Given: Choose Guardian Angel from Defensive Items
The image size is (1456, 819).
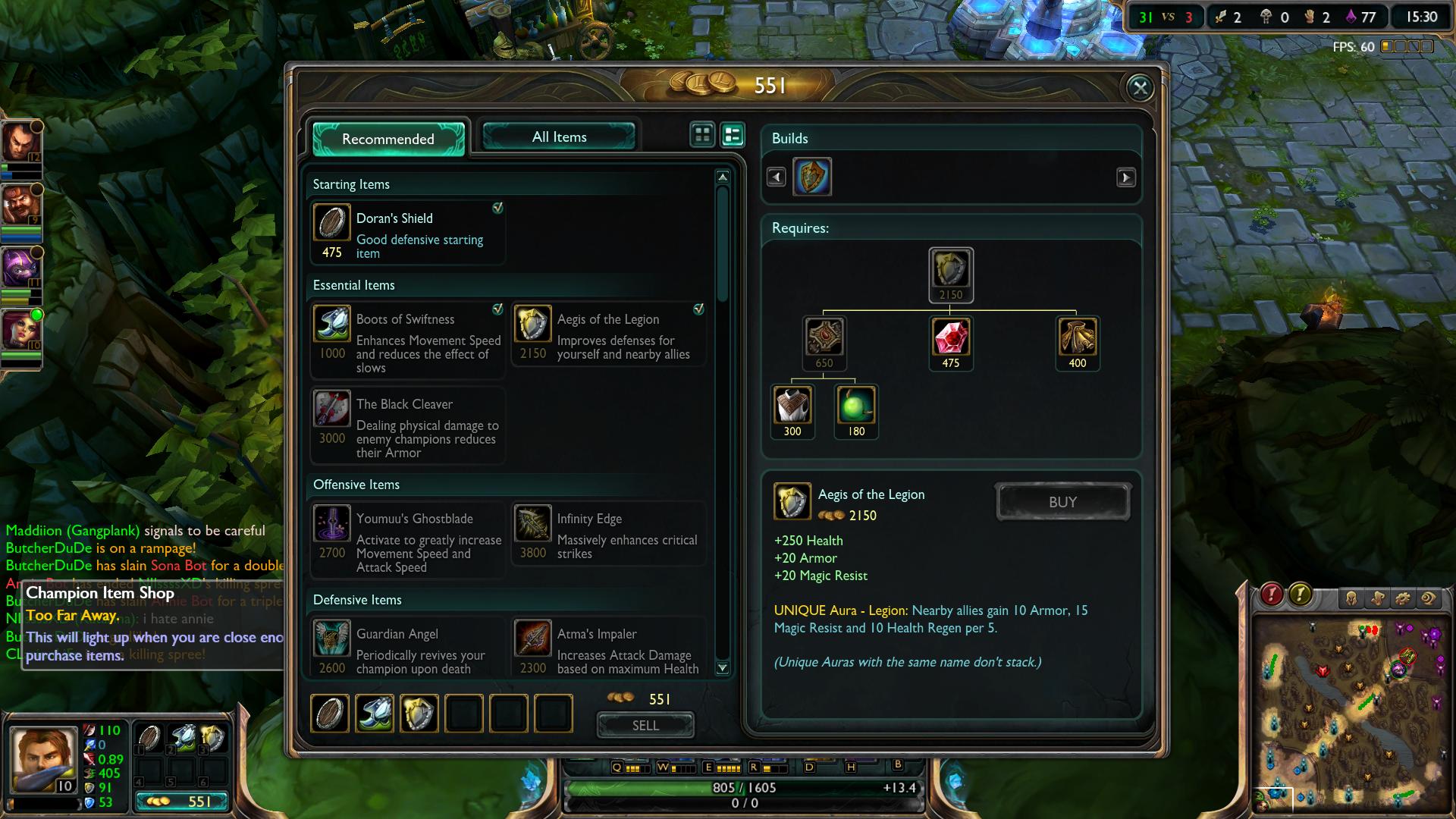Looking at the screenshot, I should [x=408, y=648].
